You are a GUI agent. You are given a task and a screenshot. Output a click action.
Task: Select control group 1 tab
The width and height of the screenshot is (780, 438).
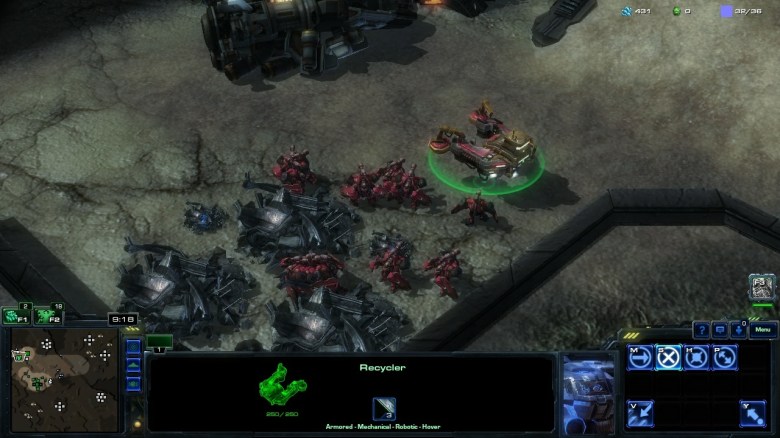tap(159, 342)
